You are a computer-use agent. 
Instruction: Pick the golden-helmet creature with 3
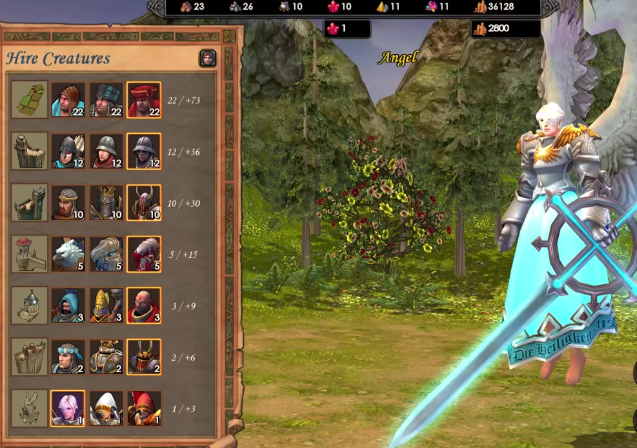click(x=106, y=306)
